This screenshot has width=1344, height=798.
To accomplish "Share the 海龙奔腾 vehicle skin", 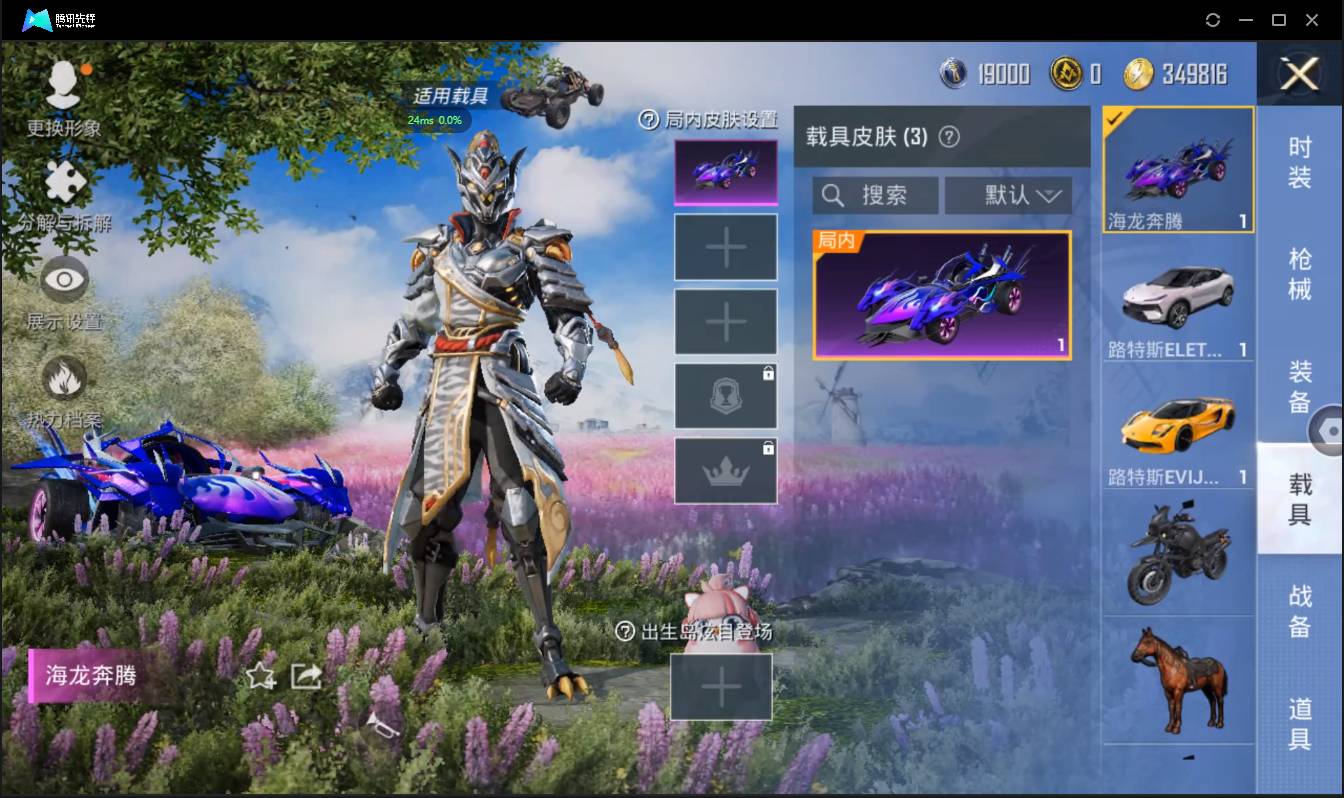I will [x=305, y=676].
